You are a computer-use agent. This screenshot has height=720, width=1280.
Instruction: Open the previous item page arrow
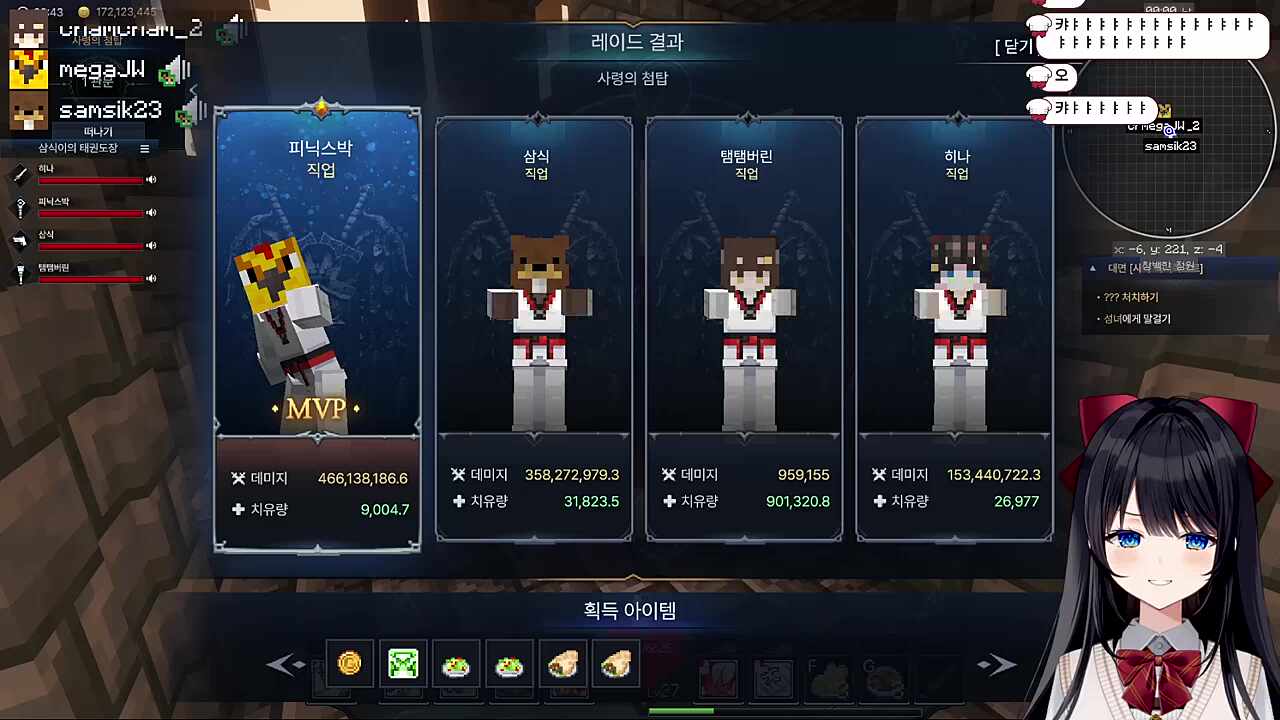tap(284, 664)
